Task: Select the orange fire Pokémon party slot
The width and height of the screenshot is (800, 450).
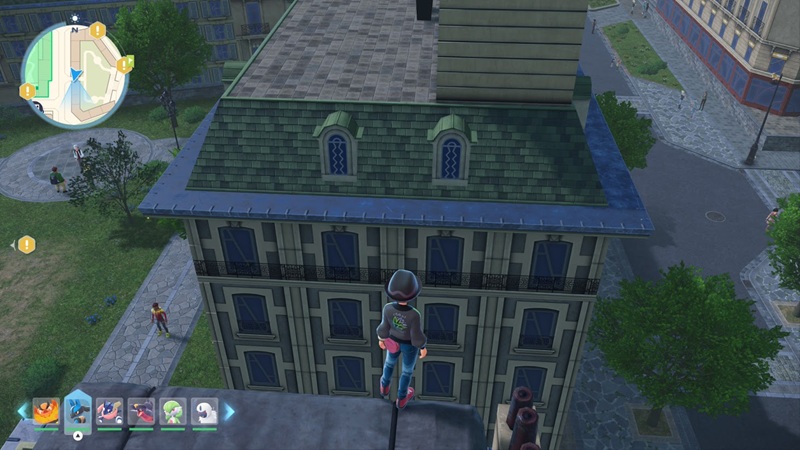Action: [x=46, y=411]
